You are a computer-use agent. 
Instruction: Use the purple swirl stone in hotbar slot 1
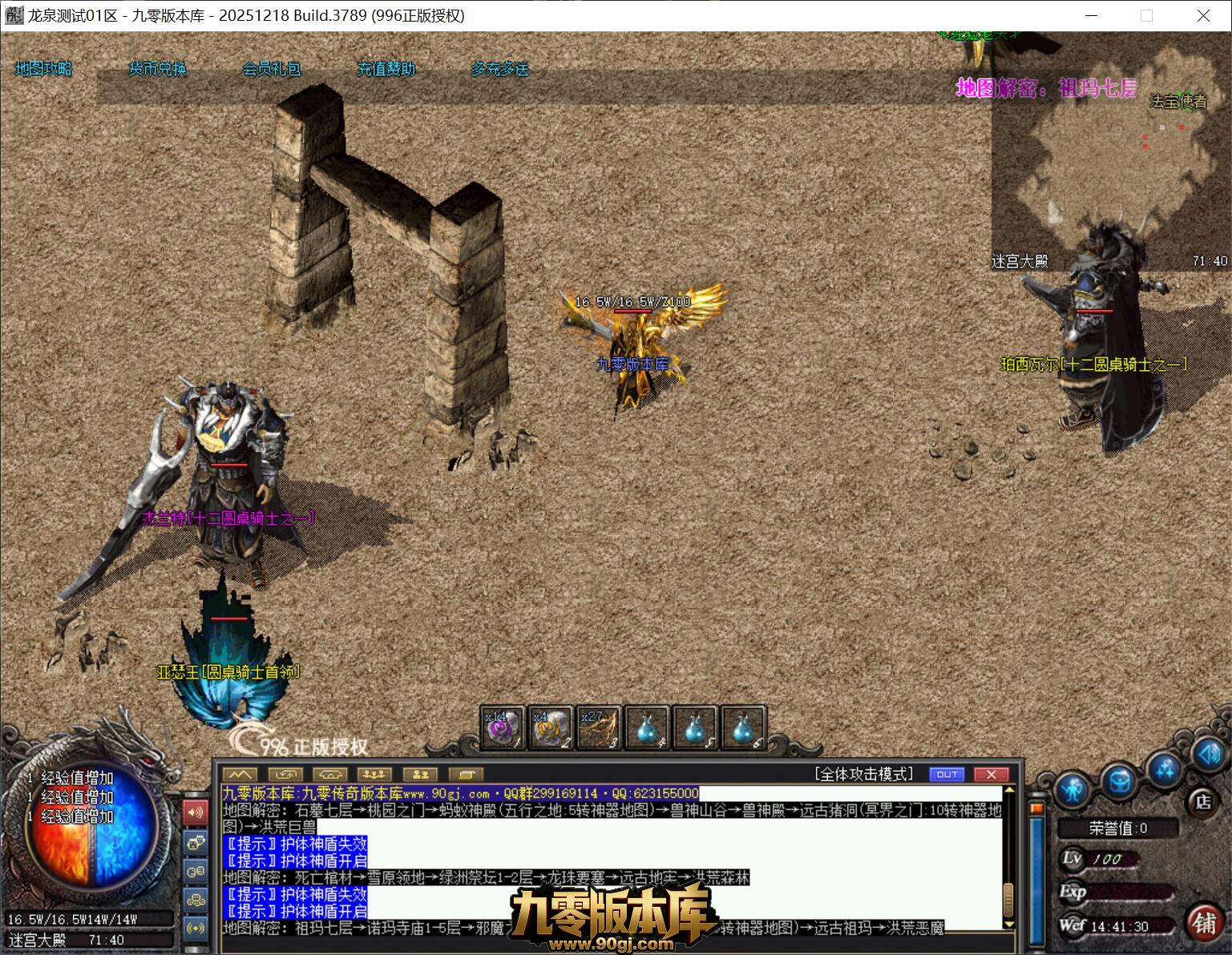coord(503,727)
